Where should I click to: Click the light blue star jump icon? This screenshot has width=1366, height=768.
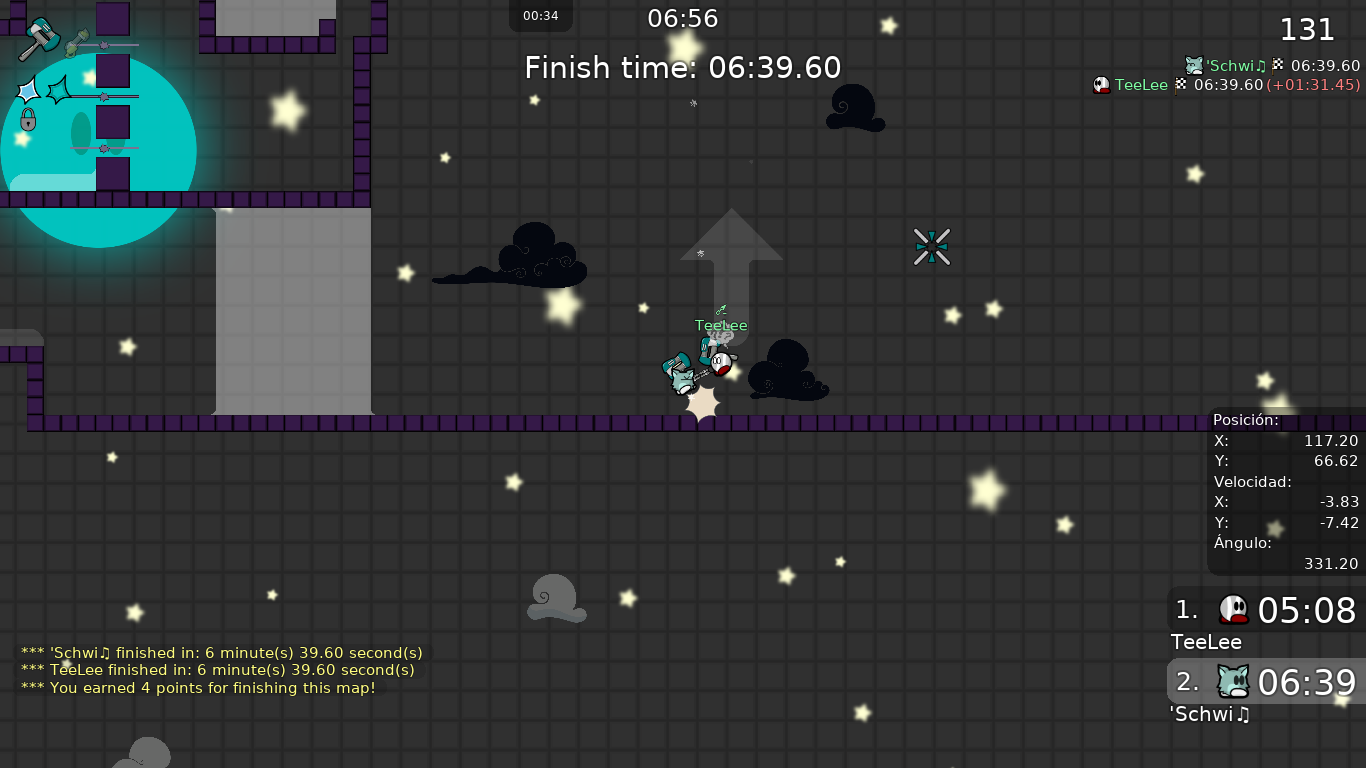[27, 91]
